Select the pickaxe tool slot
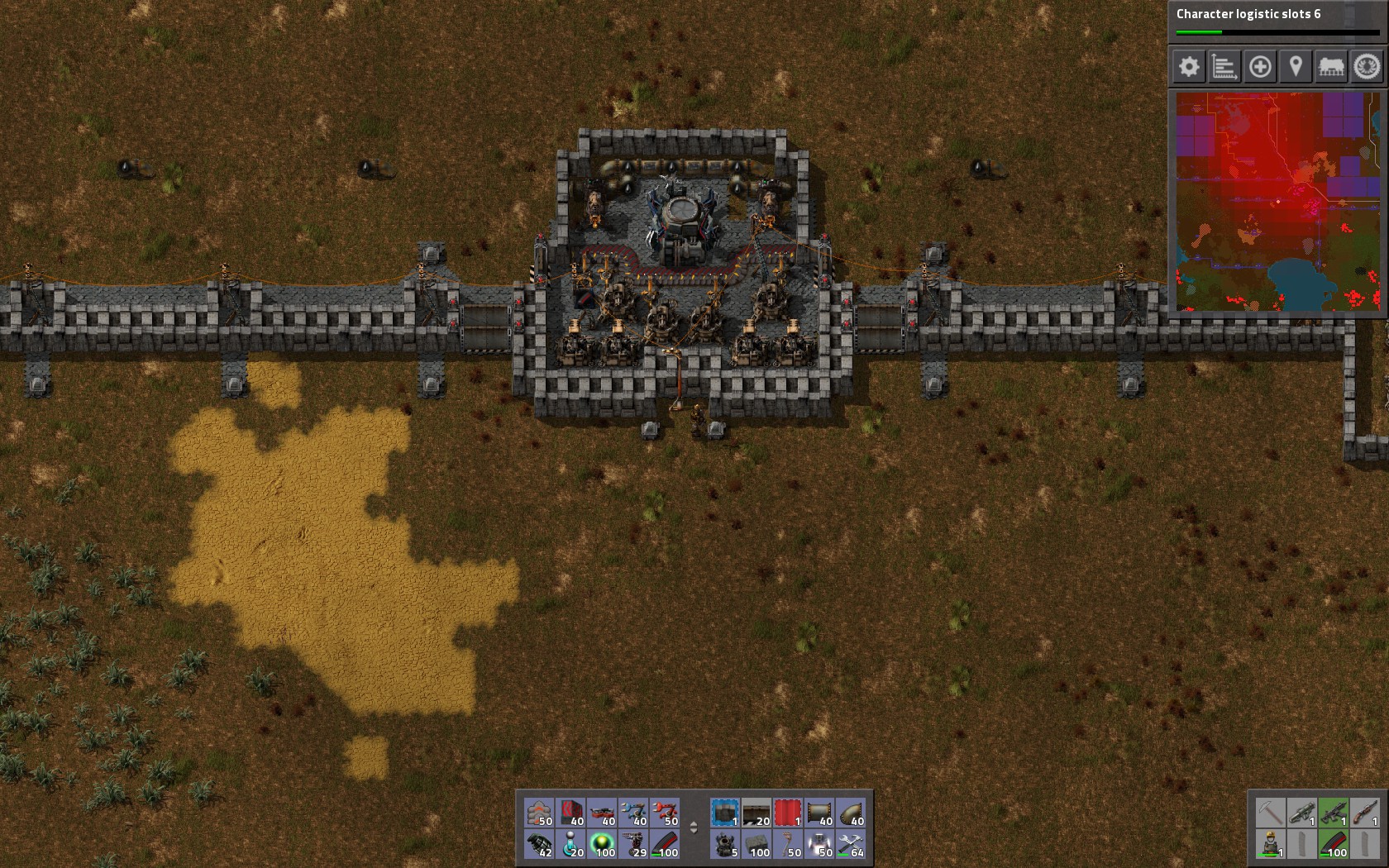The height and width of the screenshot is (868, 1389). click(x=1271, y=813)
